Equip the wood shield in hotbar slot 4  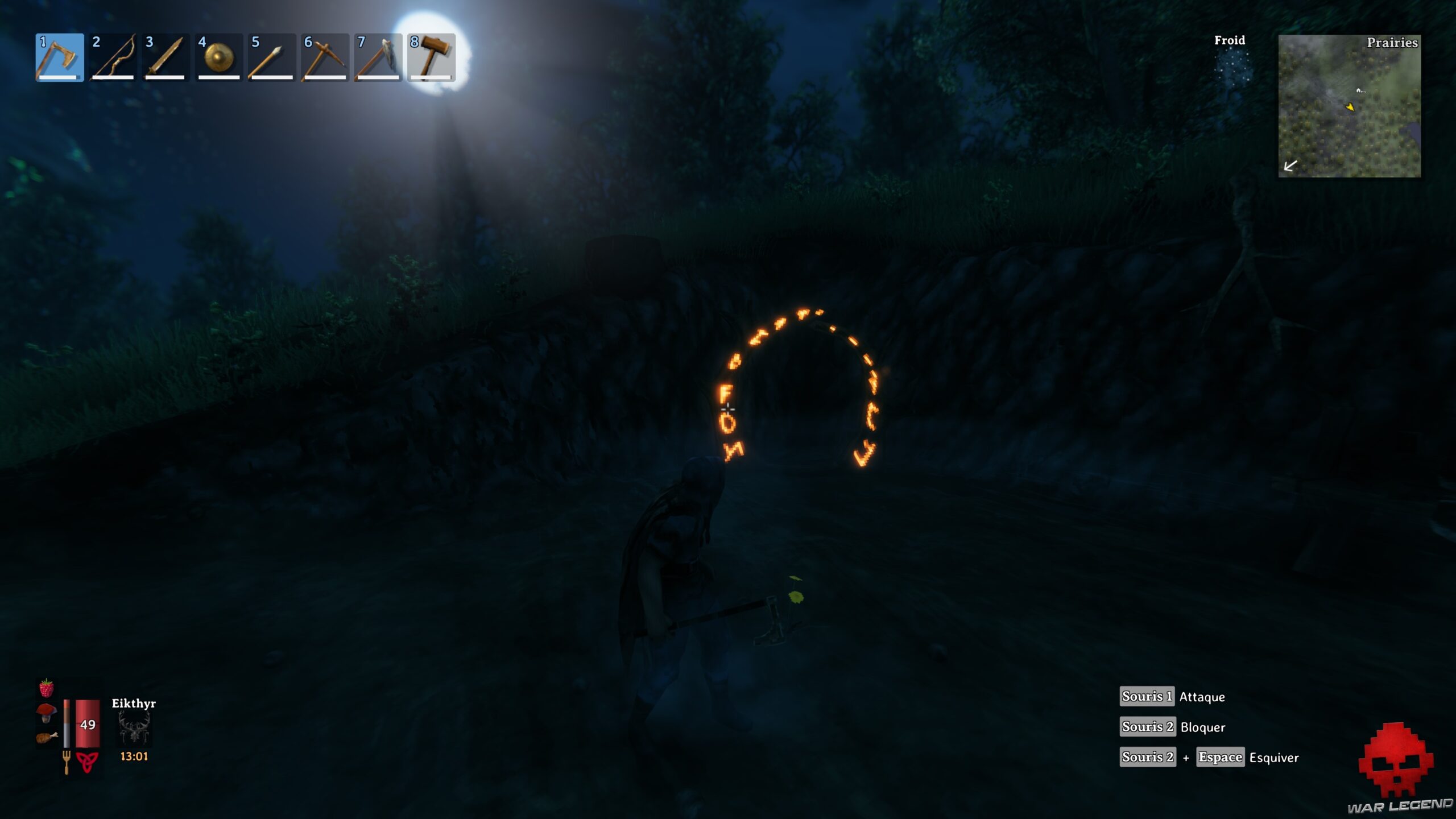point(218,57)
